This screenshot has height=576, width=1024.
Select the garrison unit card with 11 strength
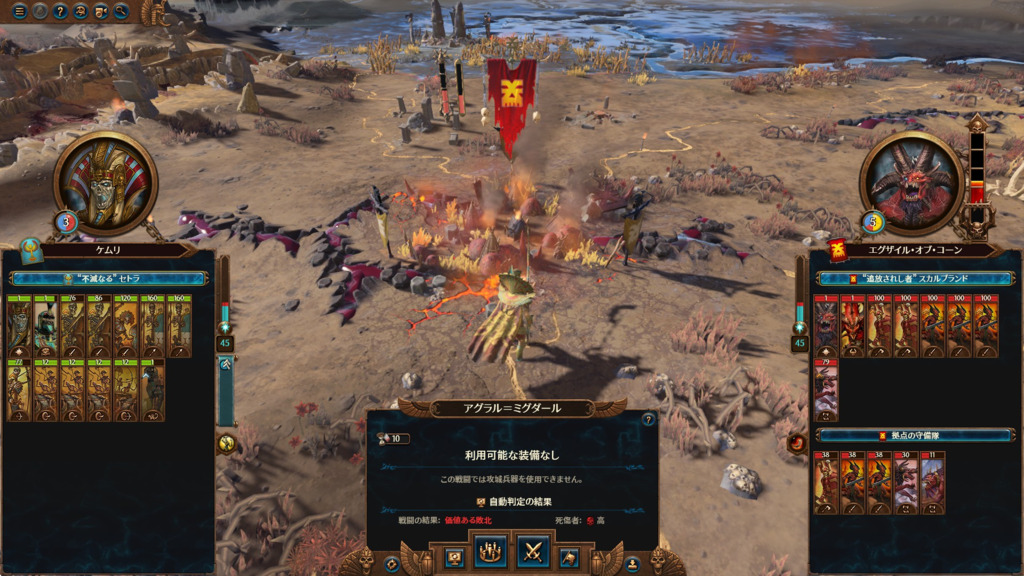coord(931,482)
